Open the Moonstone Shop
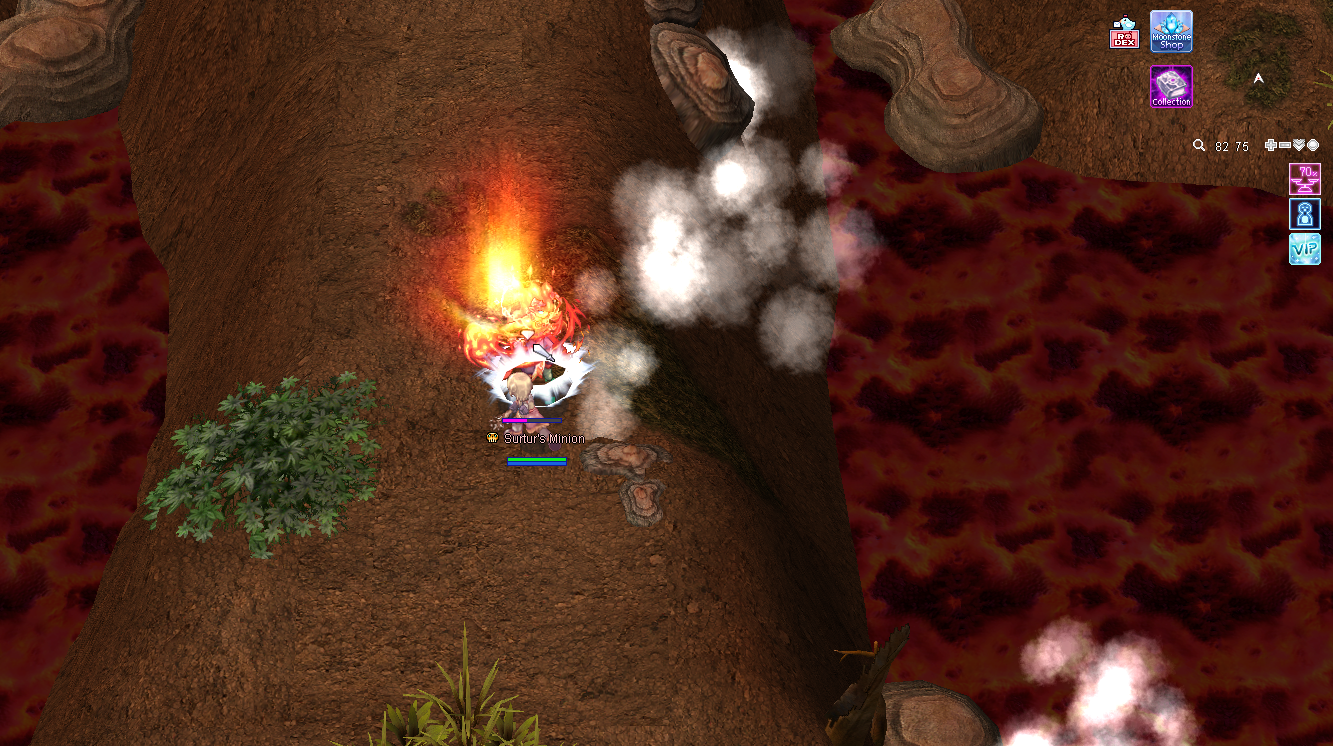This screenshot has width=1333, height=746. coord(1171,31)
